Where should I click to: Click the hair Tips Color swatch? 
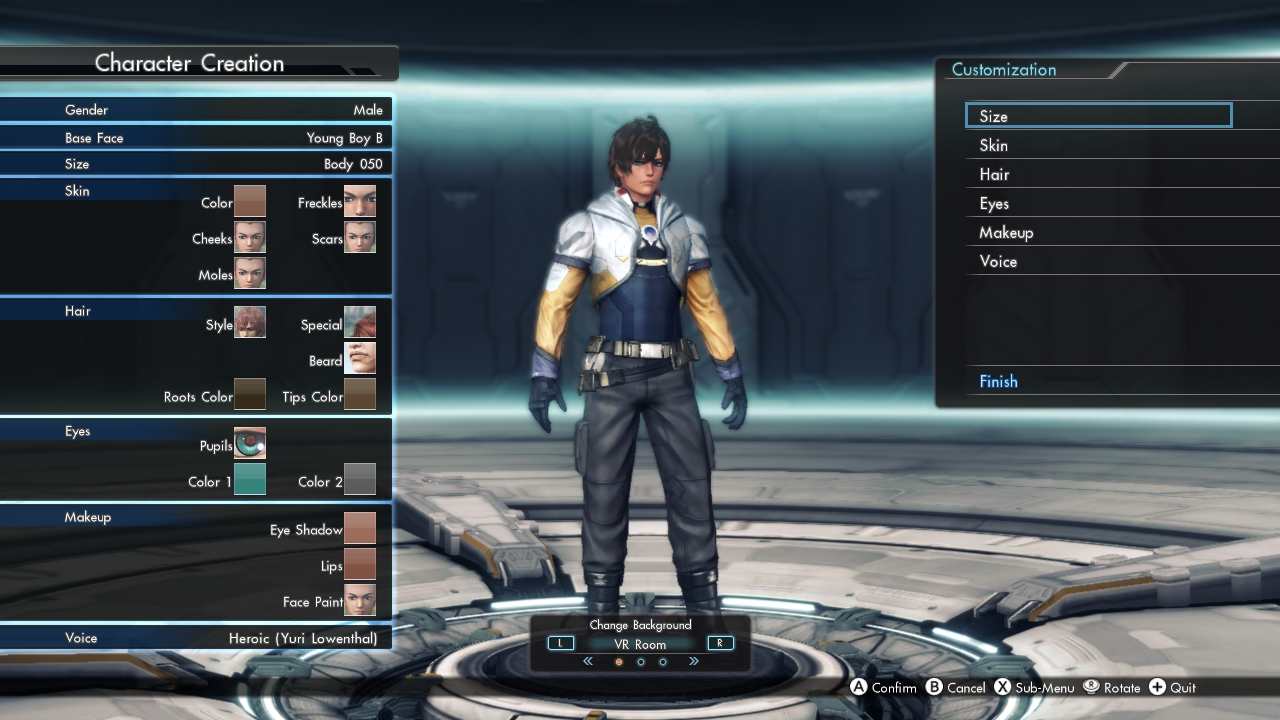(x=360, y=395)
